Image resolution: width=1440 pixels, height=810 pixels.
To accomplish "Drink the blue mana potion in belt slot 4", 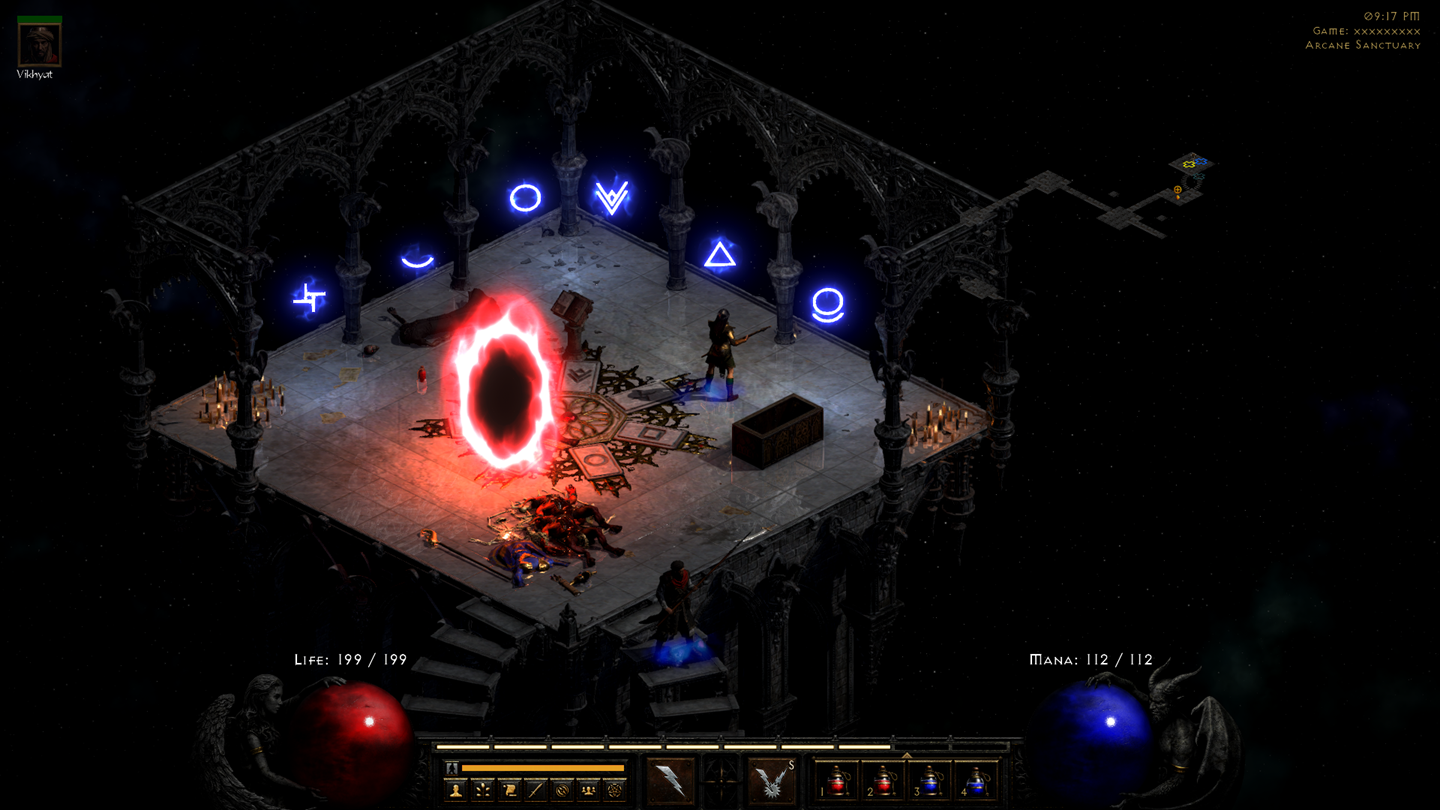I will click(976, 781).
